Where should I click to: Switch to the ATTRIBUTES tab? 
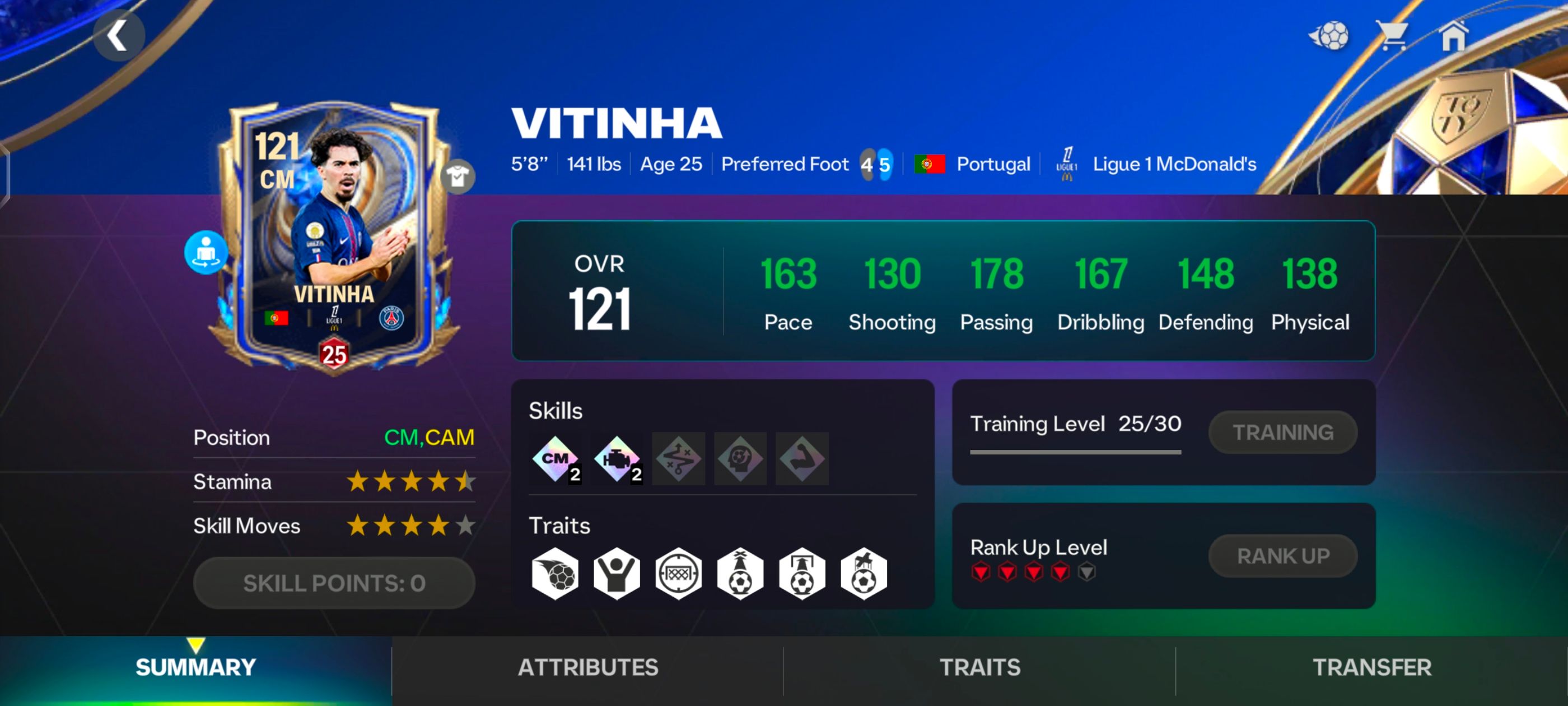pos(588,668)
